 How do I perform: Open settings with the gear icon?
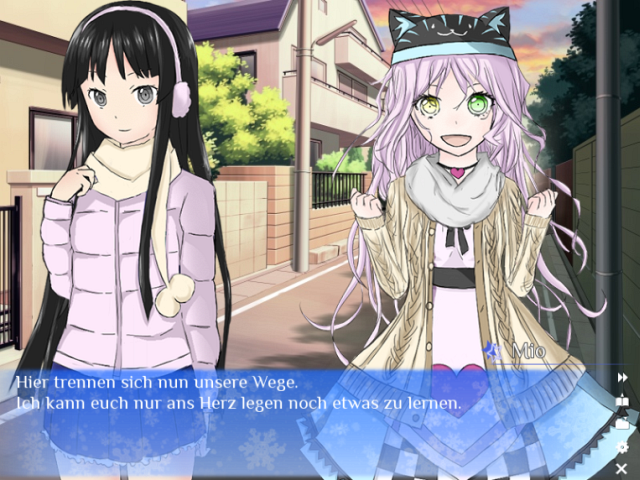pos(622,447)
